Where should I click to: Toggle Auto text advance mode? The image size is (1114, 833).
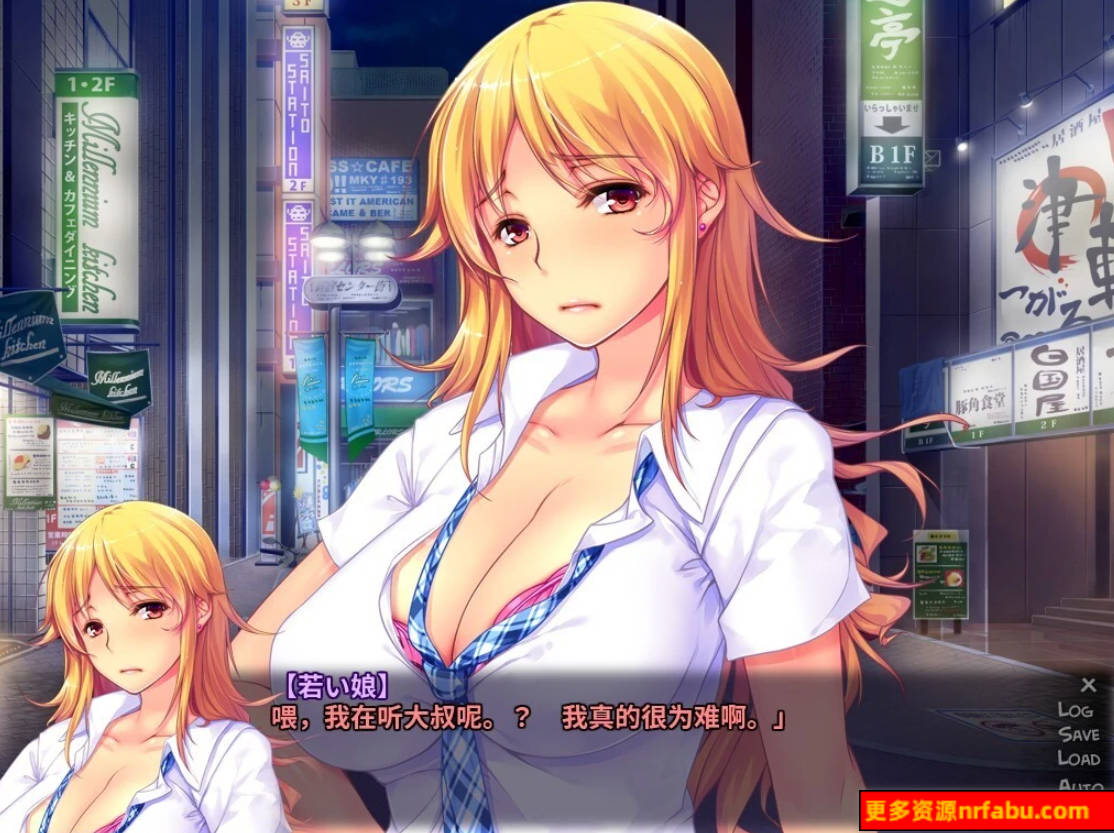click(x=1080, y=783)
